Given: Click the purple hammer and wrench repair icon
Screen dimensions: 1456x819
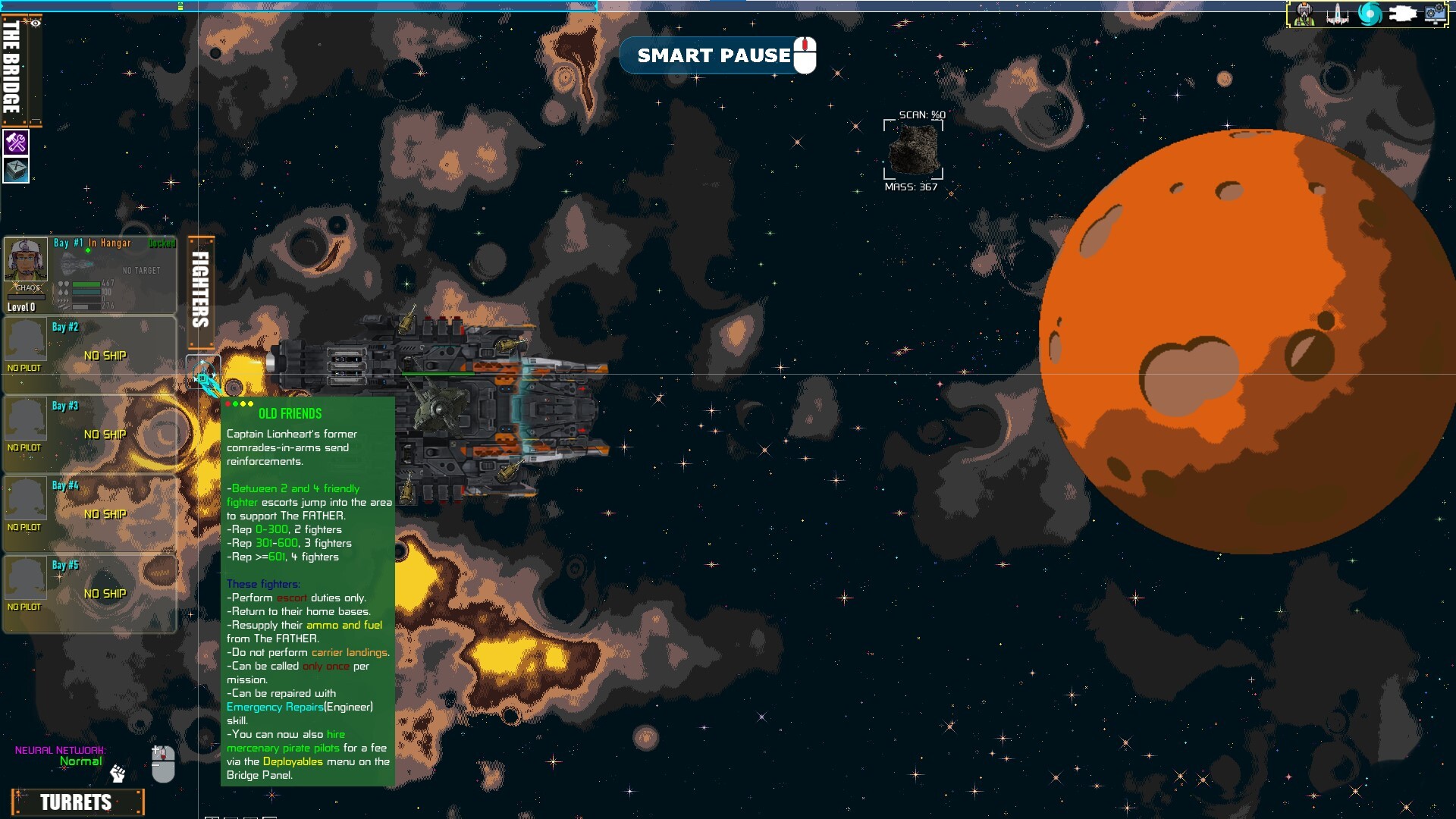Looking at the screenshot, I should tap(16, 141).
